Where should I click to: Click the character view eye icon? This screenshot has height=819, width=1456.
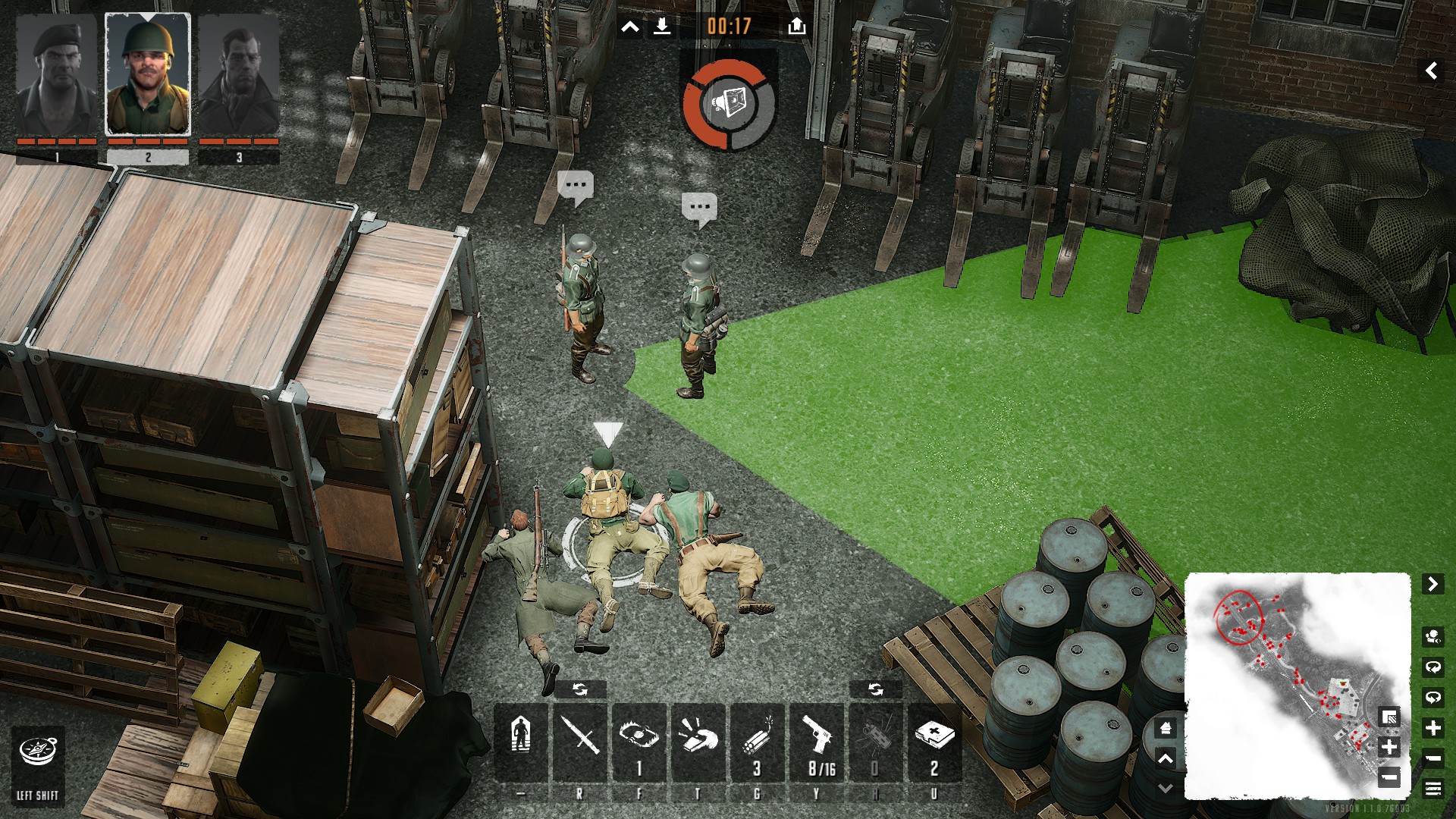[x=1432, y=635]
